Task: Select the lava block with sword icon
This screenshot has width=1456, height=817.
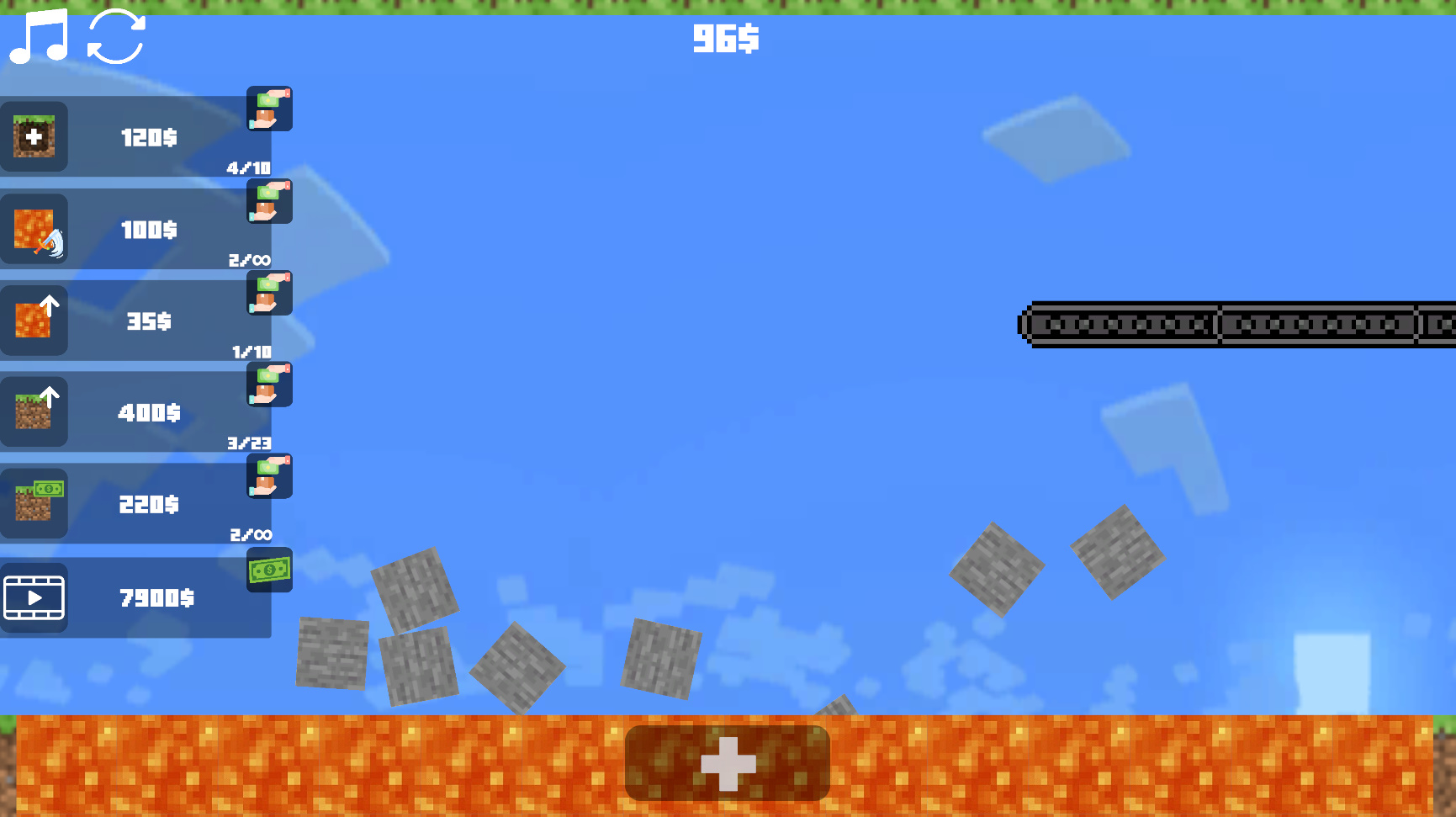Action: [x=34, y=229]
